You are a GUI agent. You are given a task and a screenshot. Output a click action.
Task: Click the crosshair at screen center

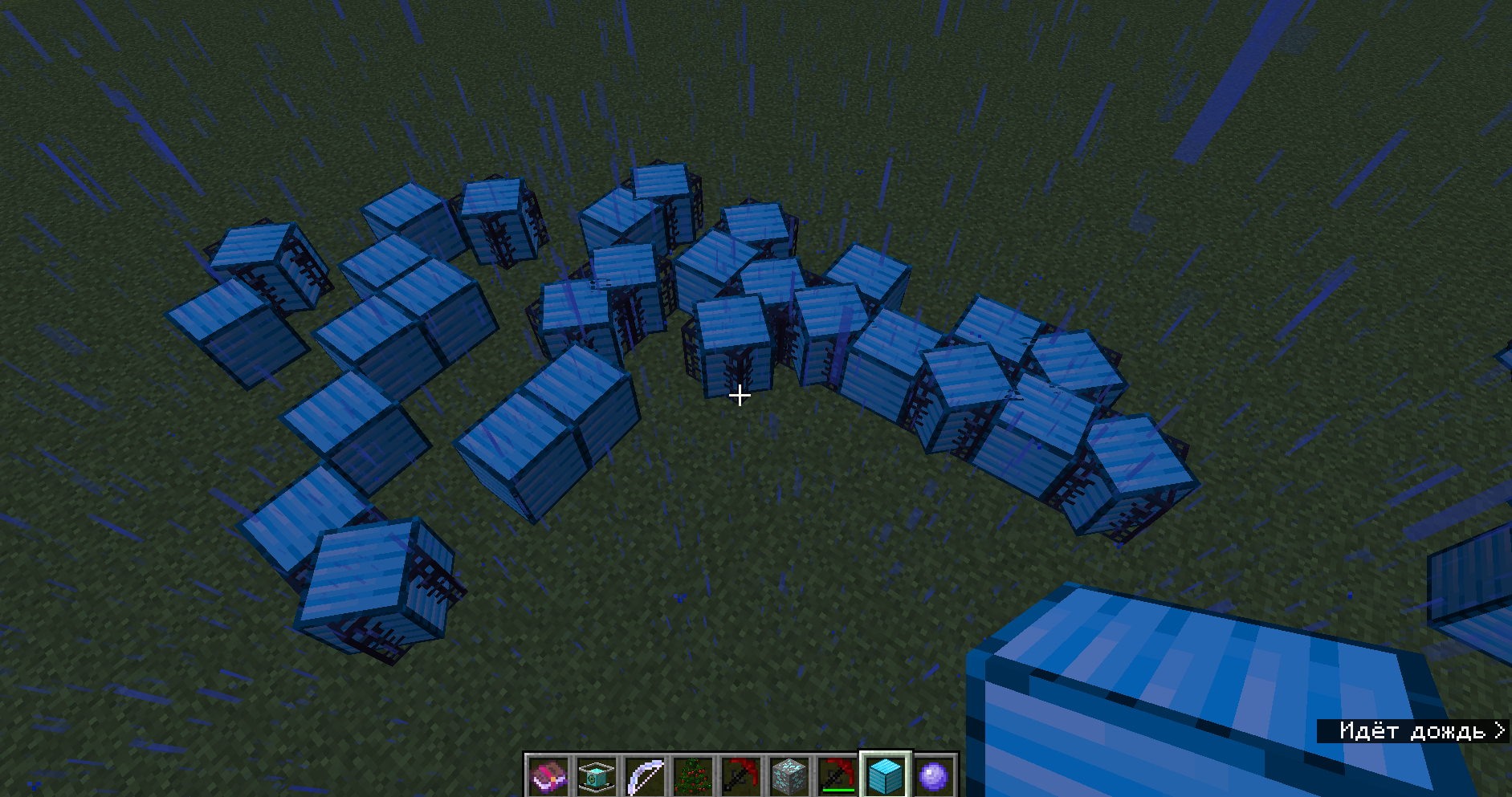point(739,396)
